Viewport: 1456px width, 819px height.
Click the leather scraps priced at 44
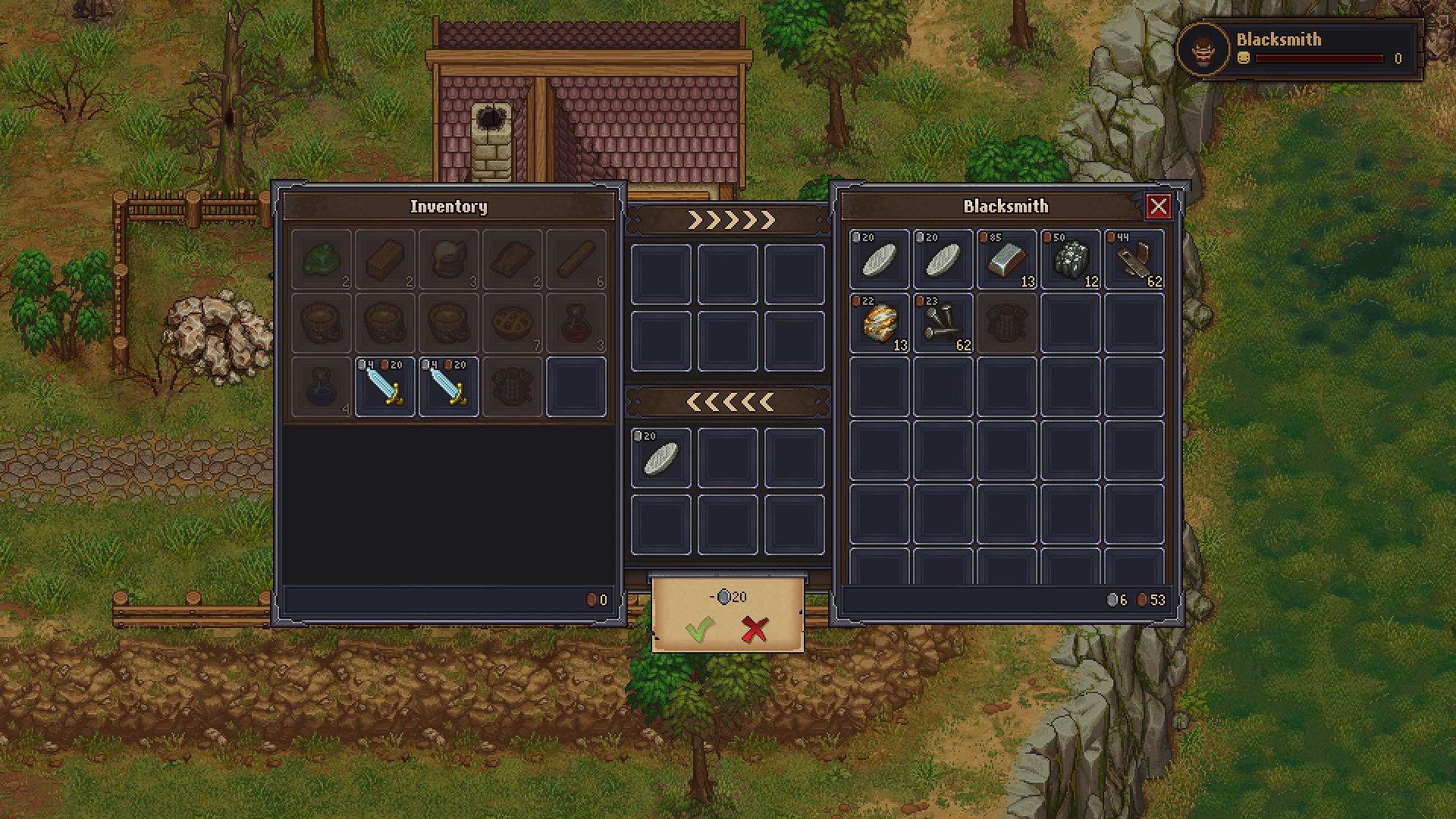[1134, 259]
